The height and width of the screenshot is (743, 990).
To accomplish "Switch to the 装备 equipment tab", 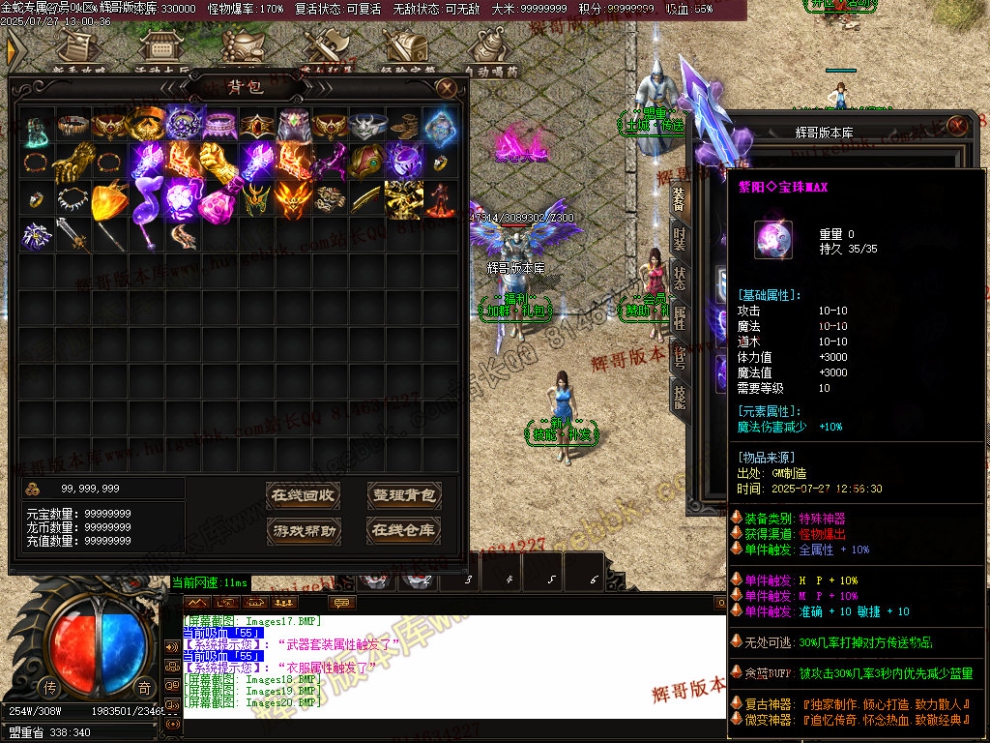I will [679, 200].
